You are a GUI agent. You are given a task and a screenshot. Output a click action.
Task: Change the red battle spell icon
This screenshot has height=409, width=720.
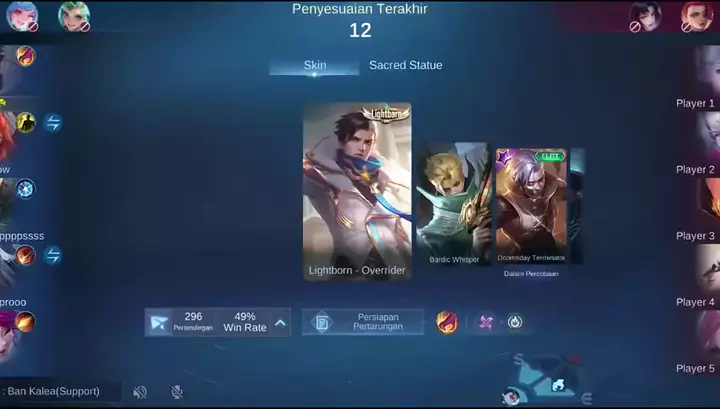[x=447, y=322]
